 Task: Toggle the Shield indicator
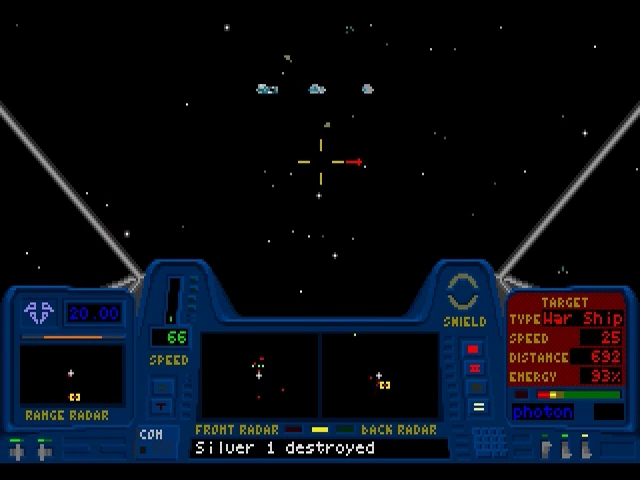pos(464,293)
